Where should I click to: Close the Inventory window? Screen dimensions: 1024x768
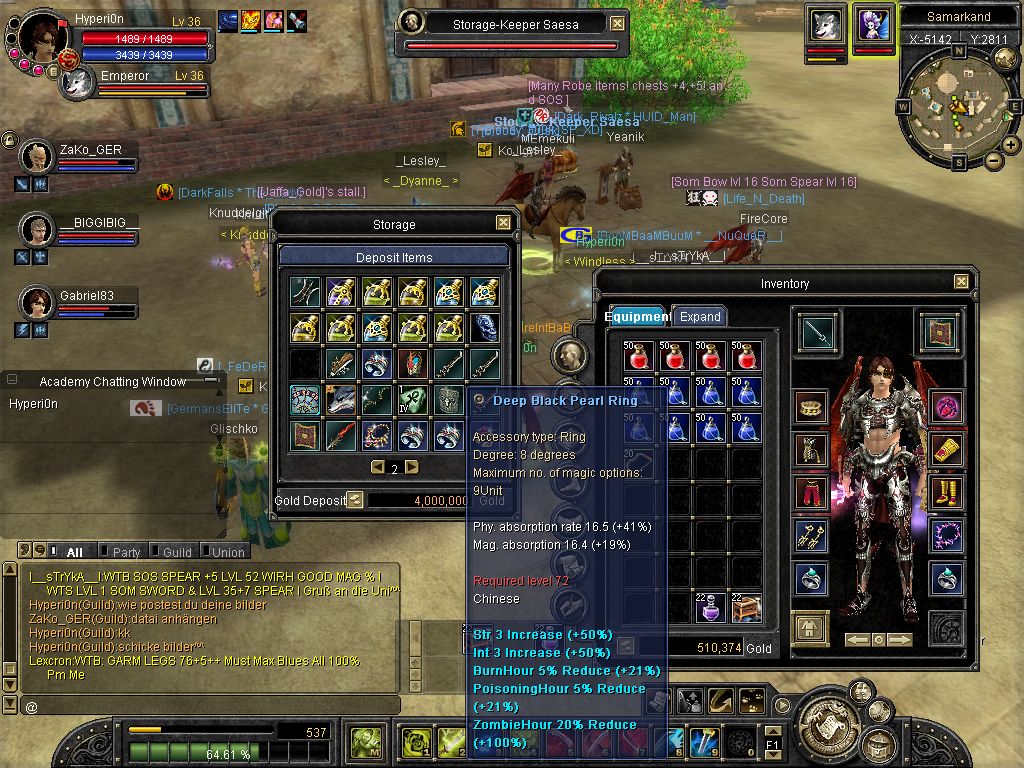coord(961,283)
